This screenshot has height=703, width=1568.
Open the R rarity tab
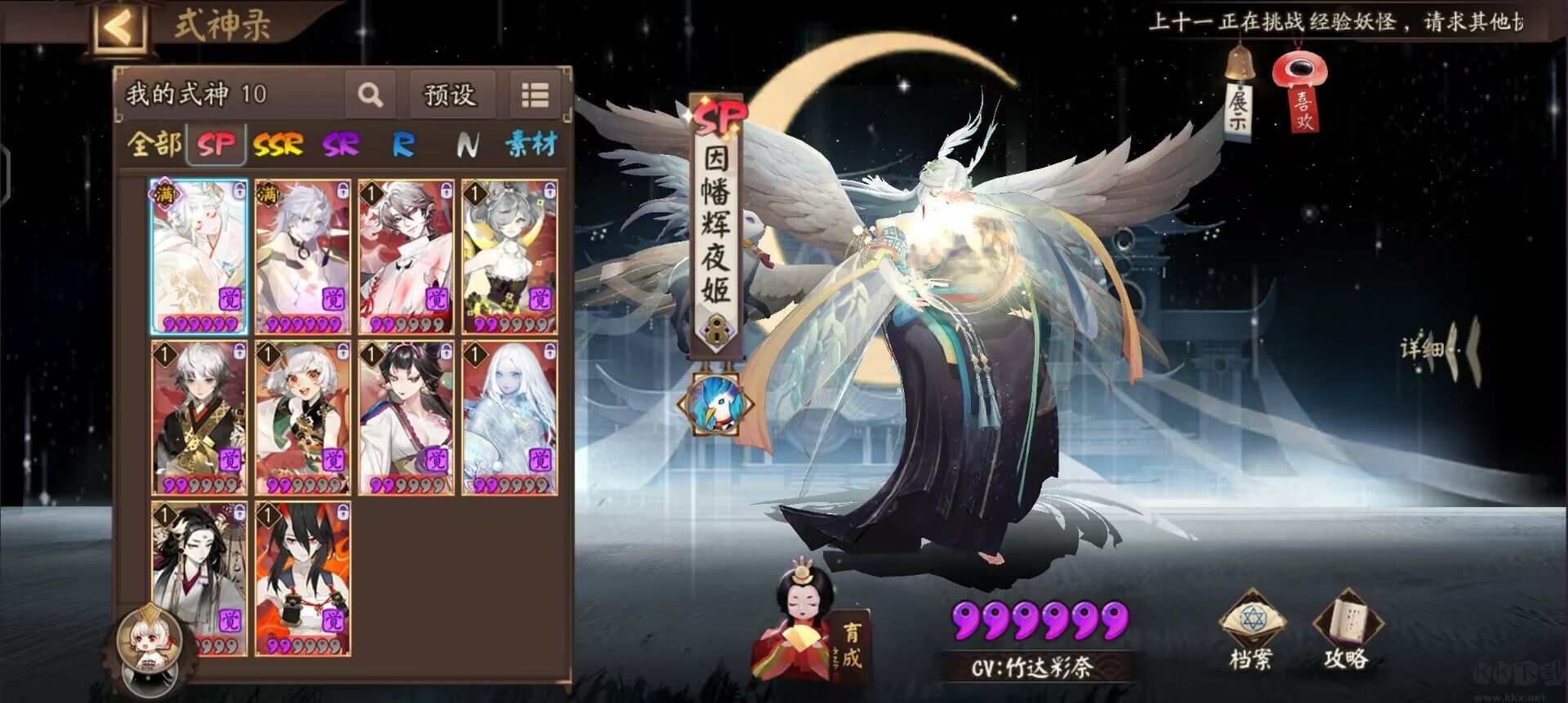(403, 145)
